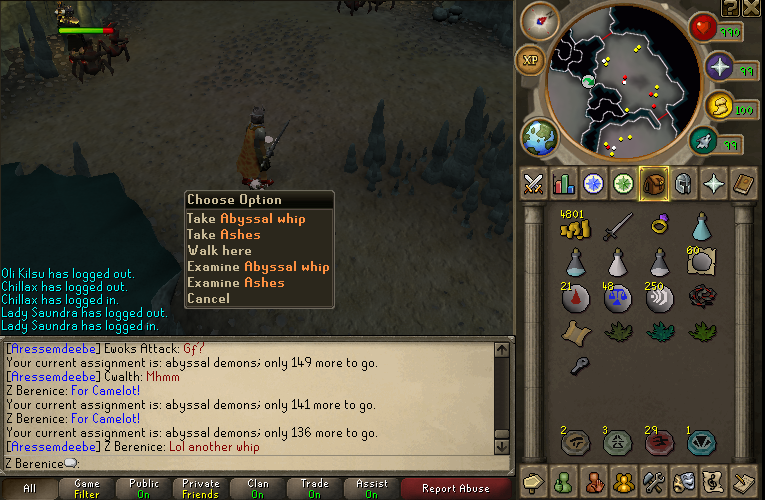Screen dimensions: 765x500
Task: Click the key in the inventory
Action: click(x=575, y=366)
